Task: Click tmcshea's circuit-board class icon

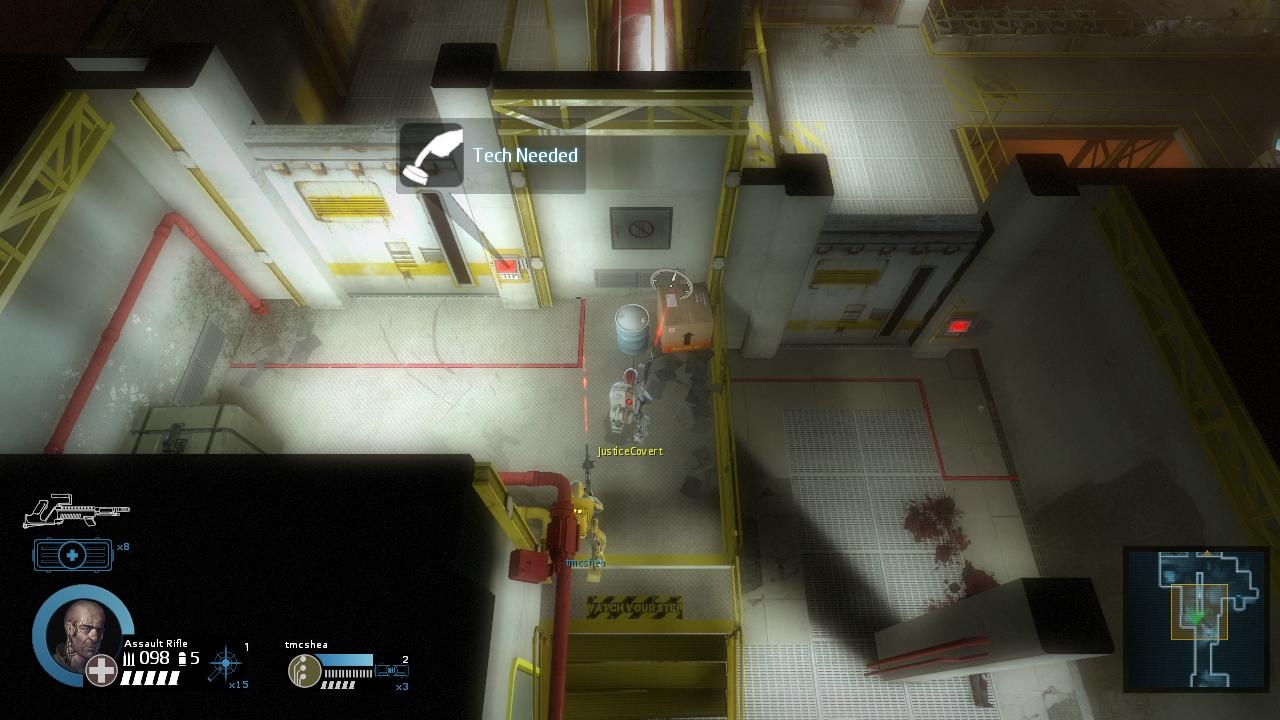Action: (304, 671)
